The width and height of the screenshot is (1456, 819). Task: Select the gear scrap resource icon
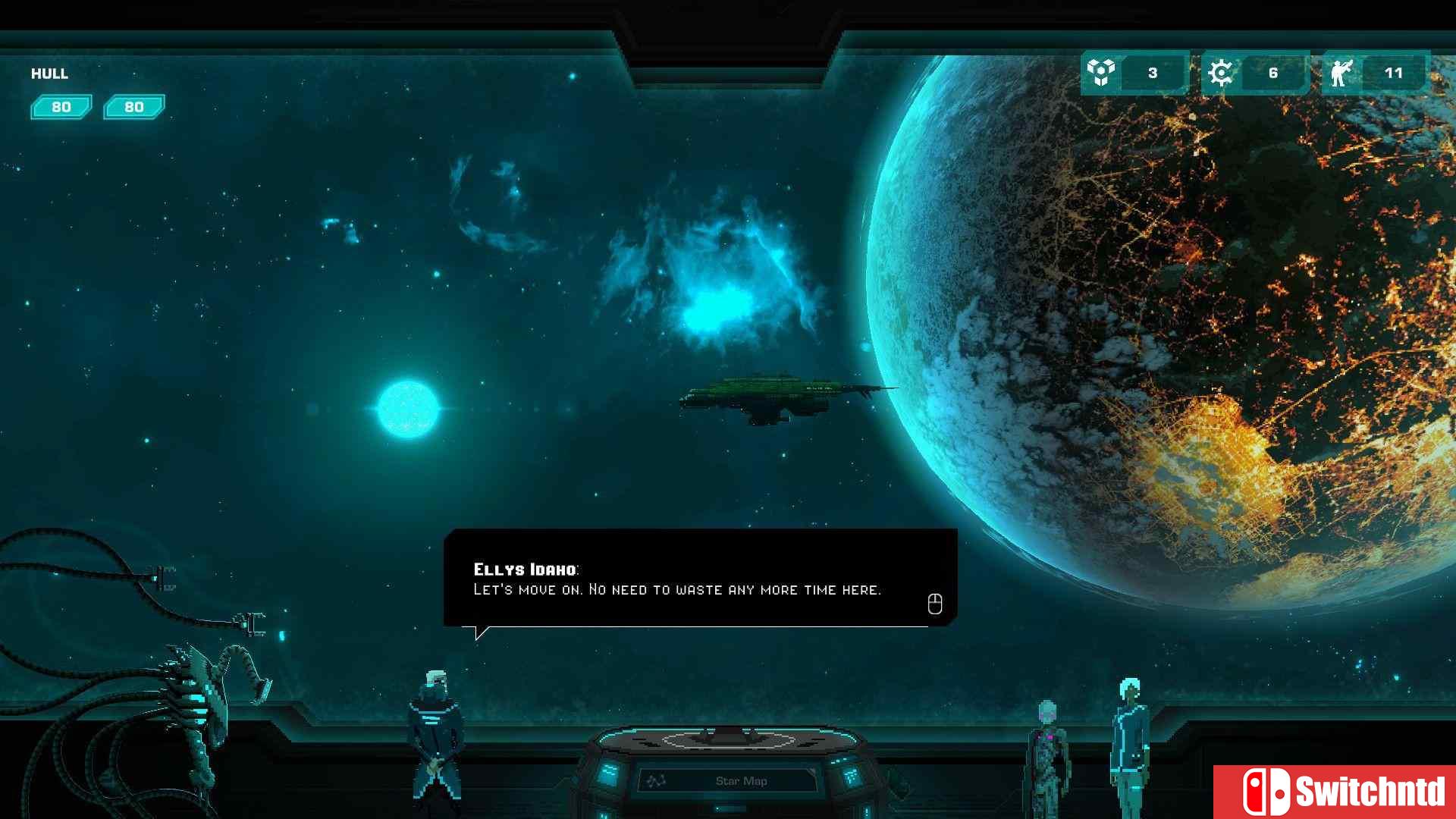[x=1220, y=73]
